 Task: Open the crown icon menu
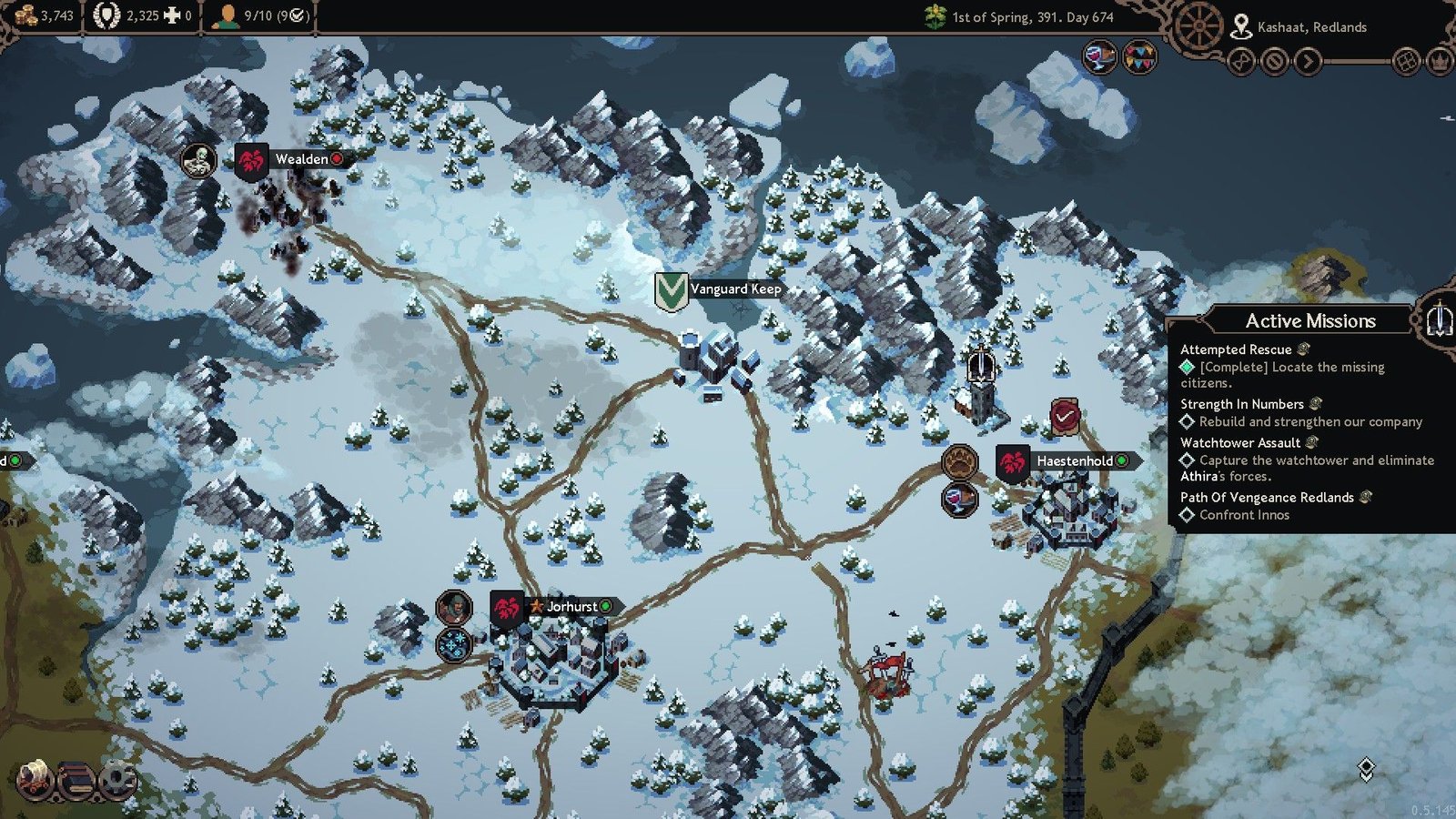coord(1440,62)
